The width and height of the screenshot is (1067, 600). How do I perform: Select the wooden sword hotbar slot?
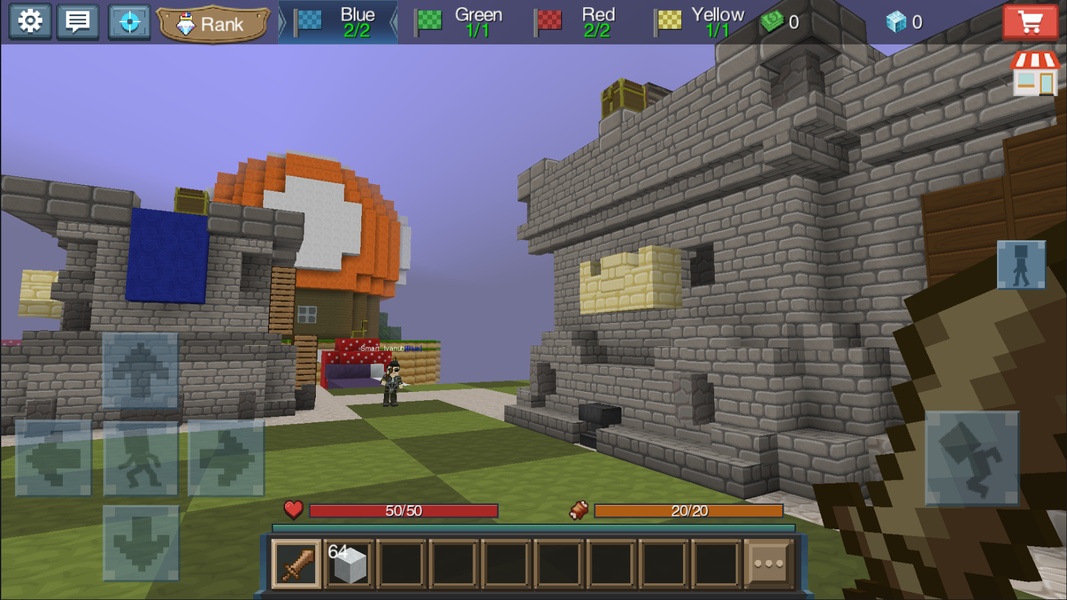click(x=297, y=564)
